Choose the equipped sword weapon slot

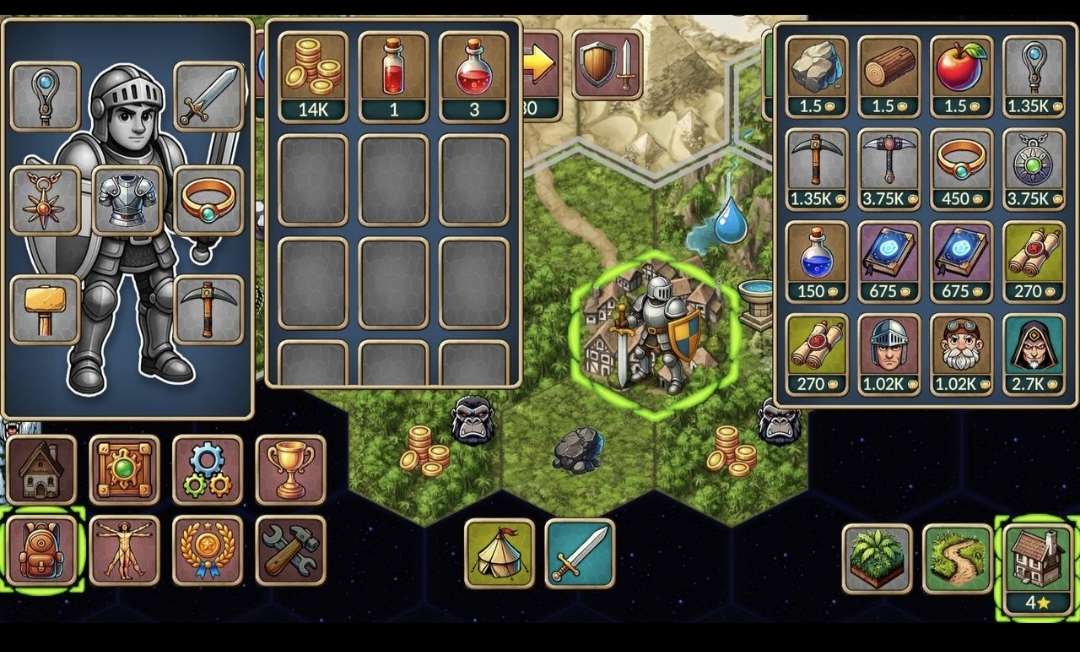pos(208,96)
